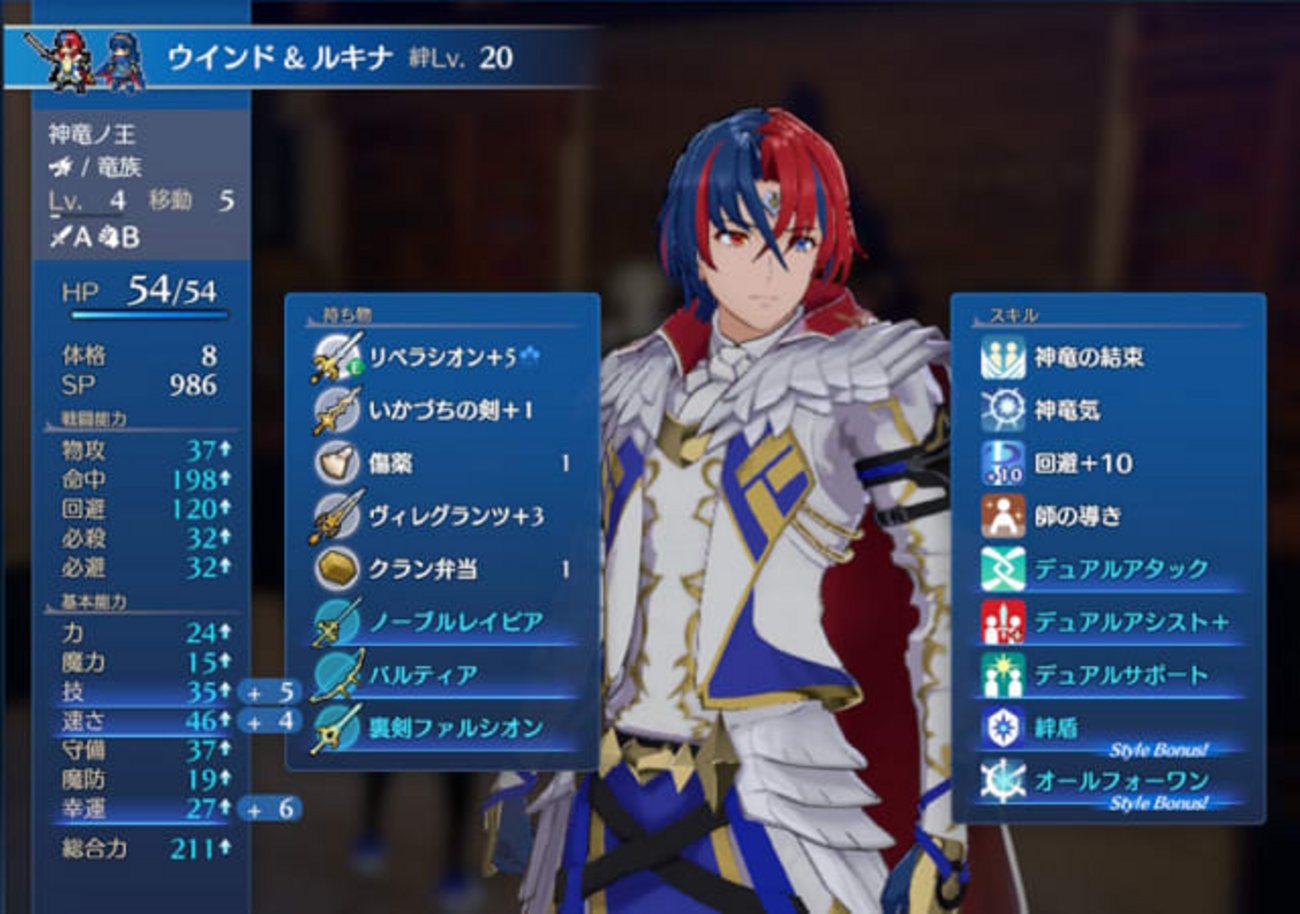Choose いかづちの剣+1 in inventory
This screenshot has width=1300, height=914.
coord(440,410)
